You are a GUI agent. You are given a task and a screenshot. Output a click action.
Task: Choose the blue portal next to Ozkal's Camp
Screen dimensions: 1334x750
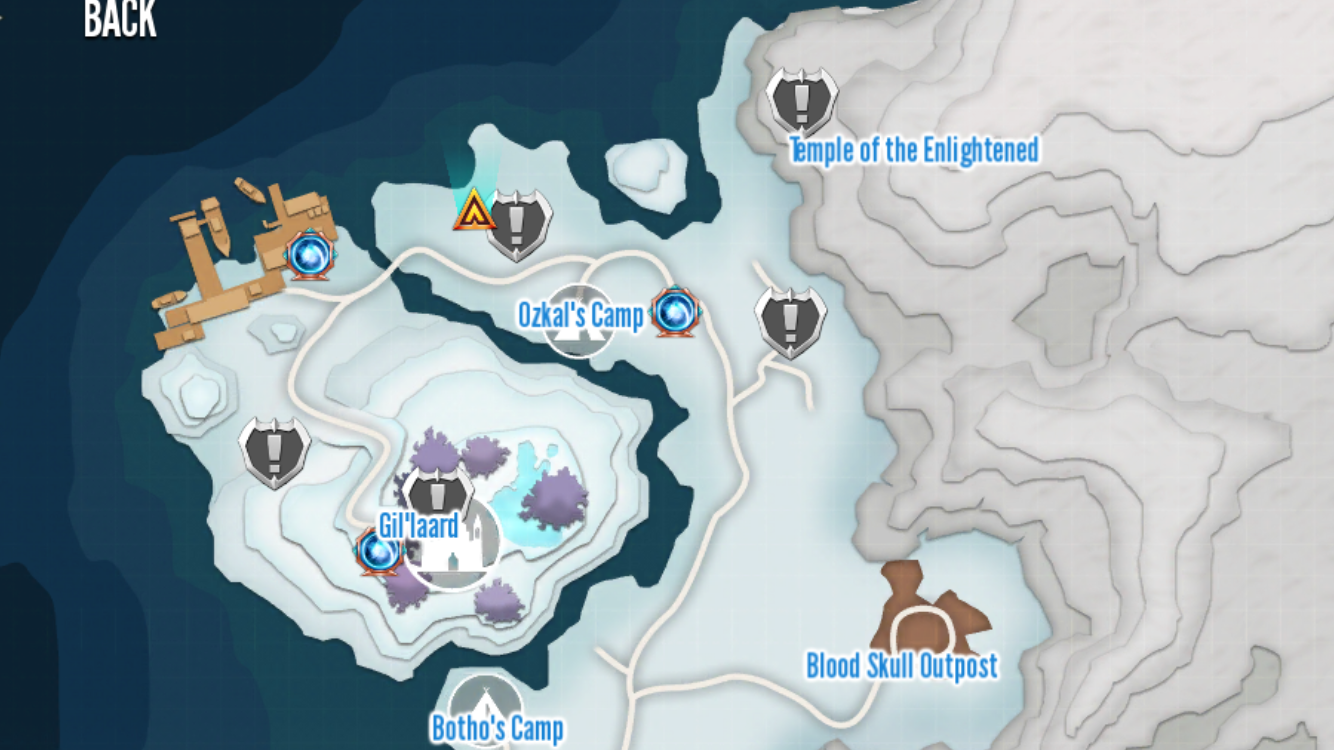[673, 313]
